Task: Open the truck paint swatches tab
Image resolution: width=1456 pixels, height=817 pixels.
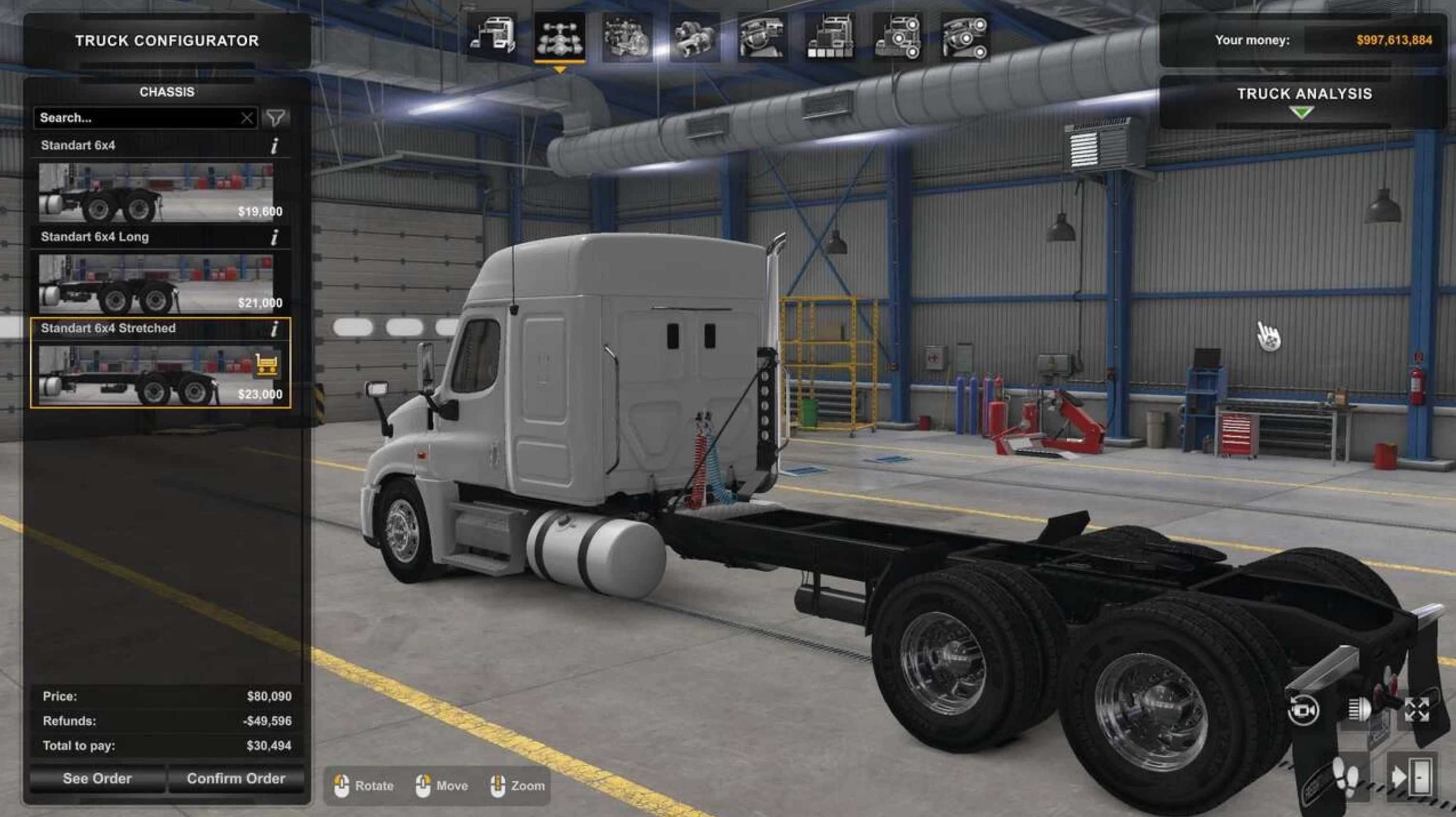Action: [x=830, y=37]
